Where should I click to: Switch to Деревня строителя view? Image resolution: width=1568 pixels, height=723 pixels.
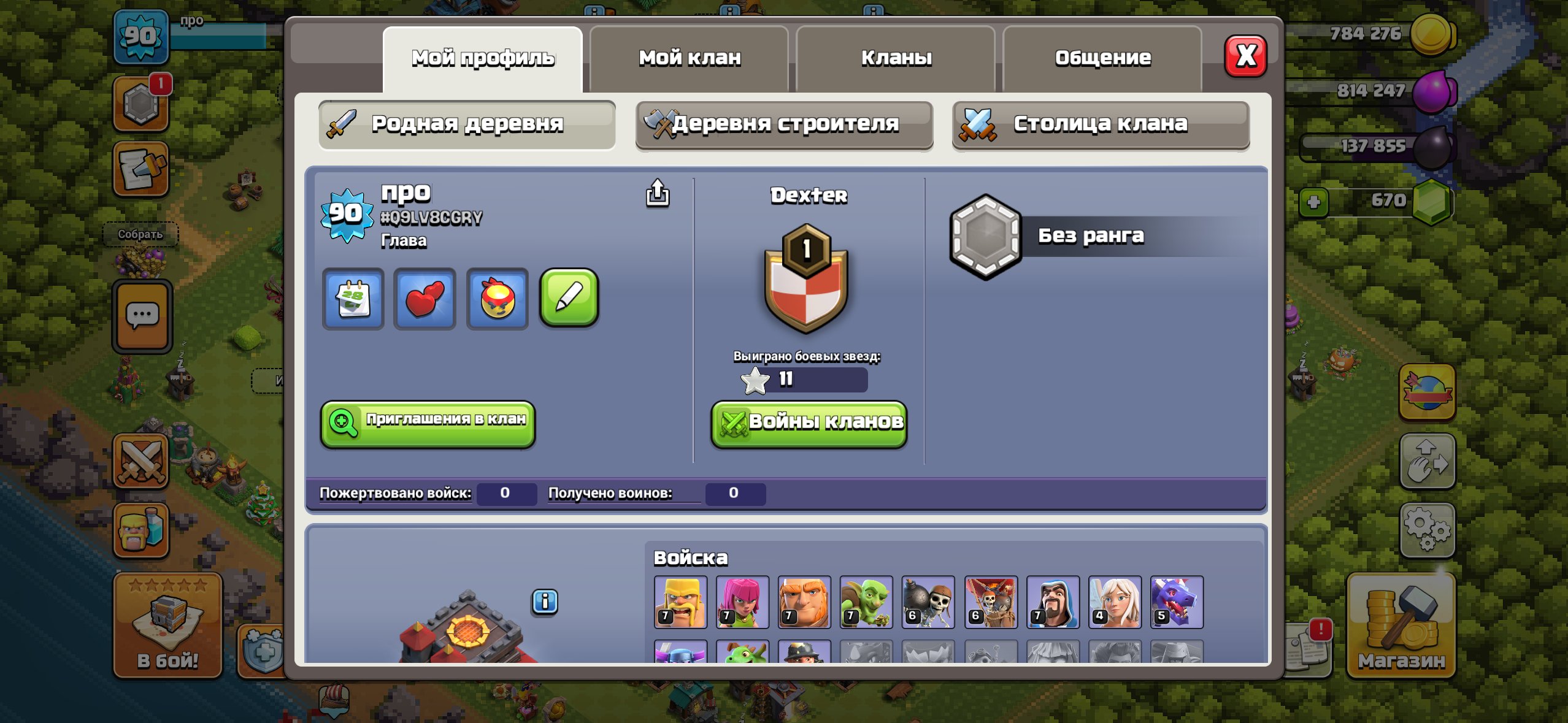pos(784,124)
